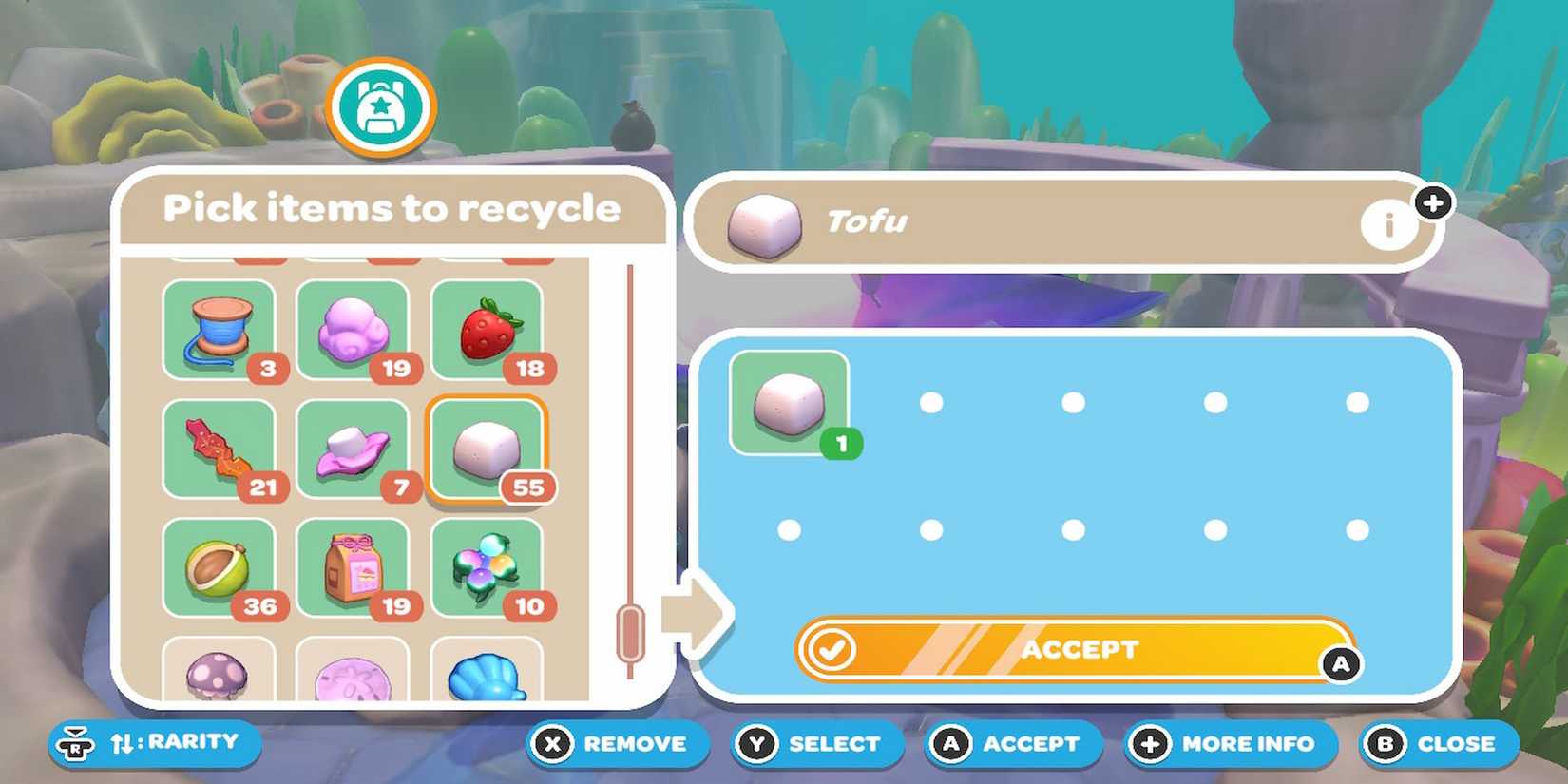Select the gem cluster item

[x=490, y=567]
